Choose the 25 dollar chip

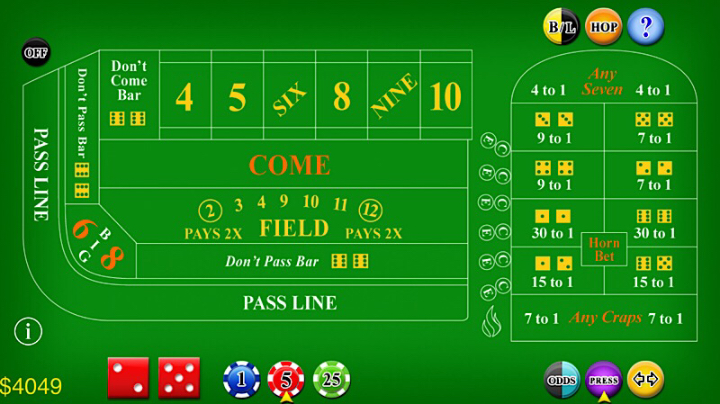click(x=331, y=379)
